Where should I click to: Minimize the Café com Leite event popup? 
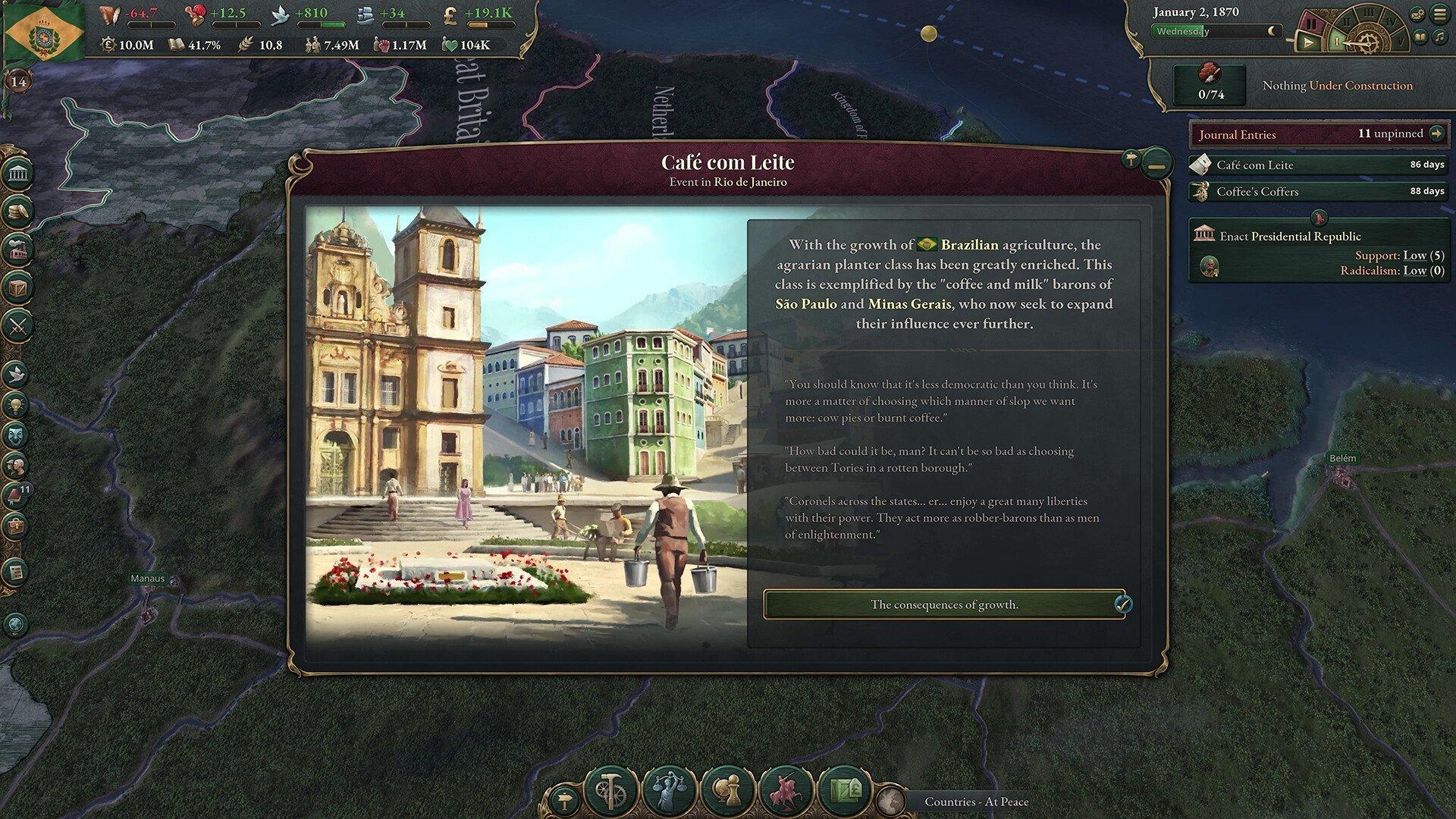(x=1157, y=163)
